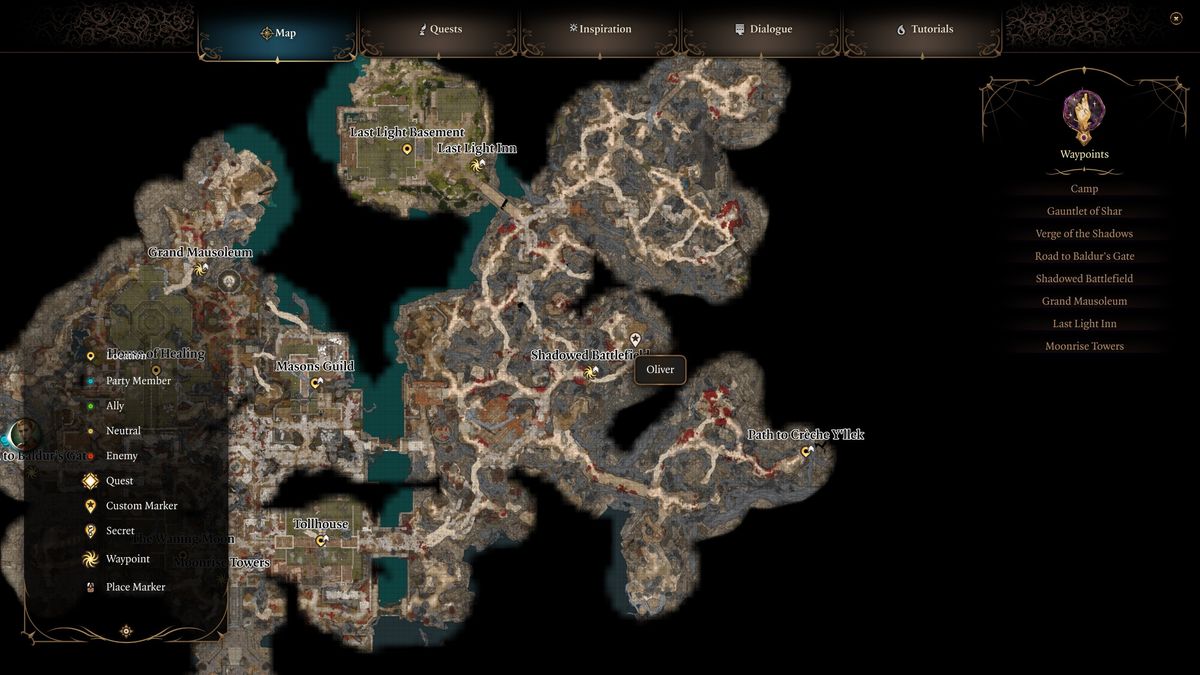Select Road to Baldur's Gate waypoint
1200x675 pixels.
coord(1084,256)
